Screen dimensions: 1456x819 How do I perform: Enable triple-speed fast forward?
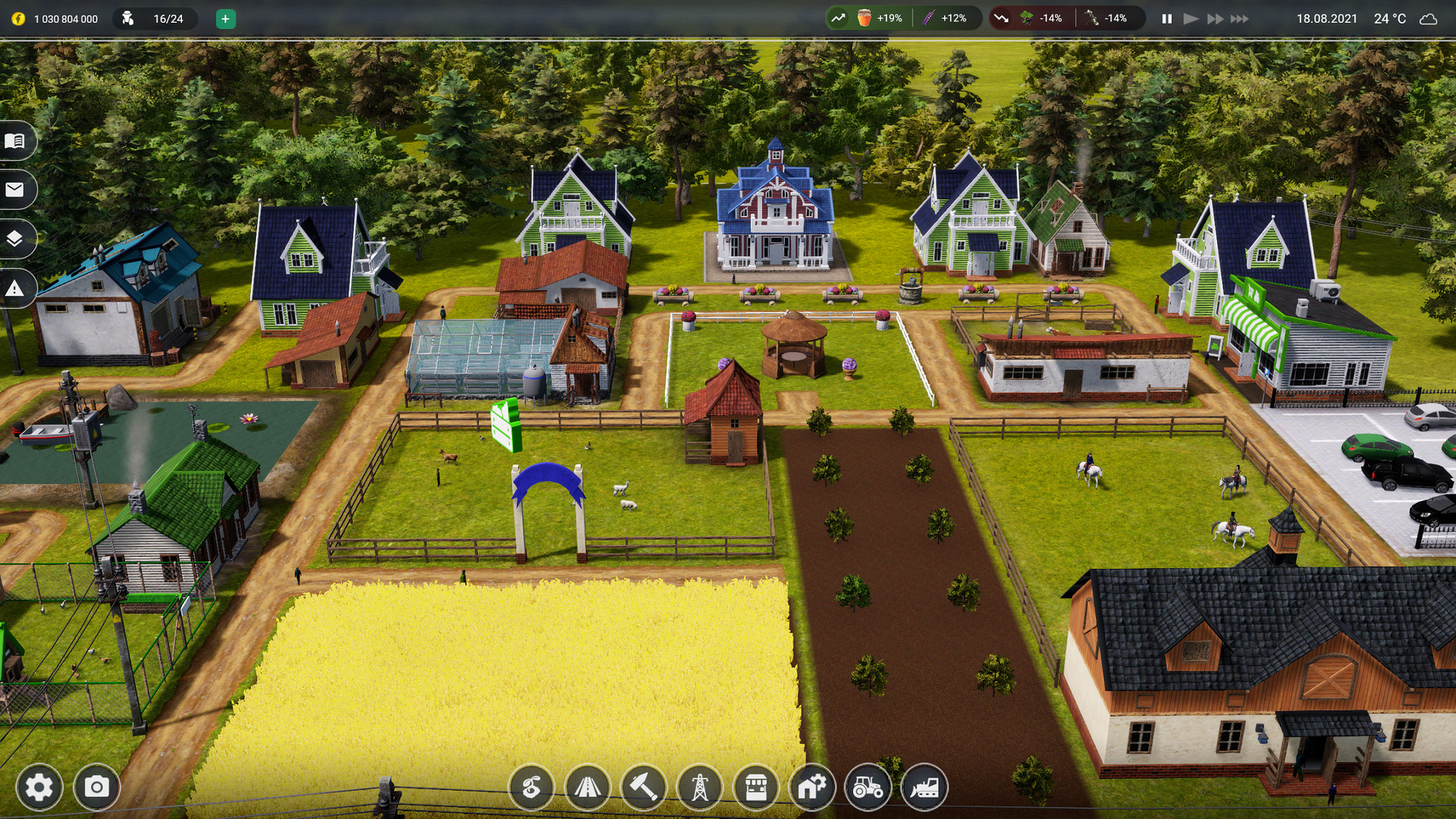[x=1239, y=17]
